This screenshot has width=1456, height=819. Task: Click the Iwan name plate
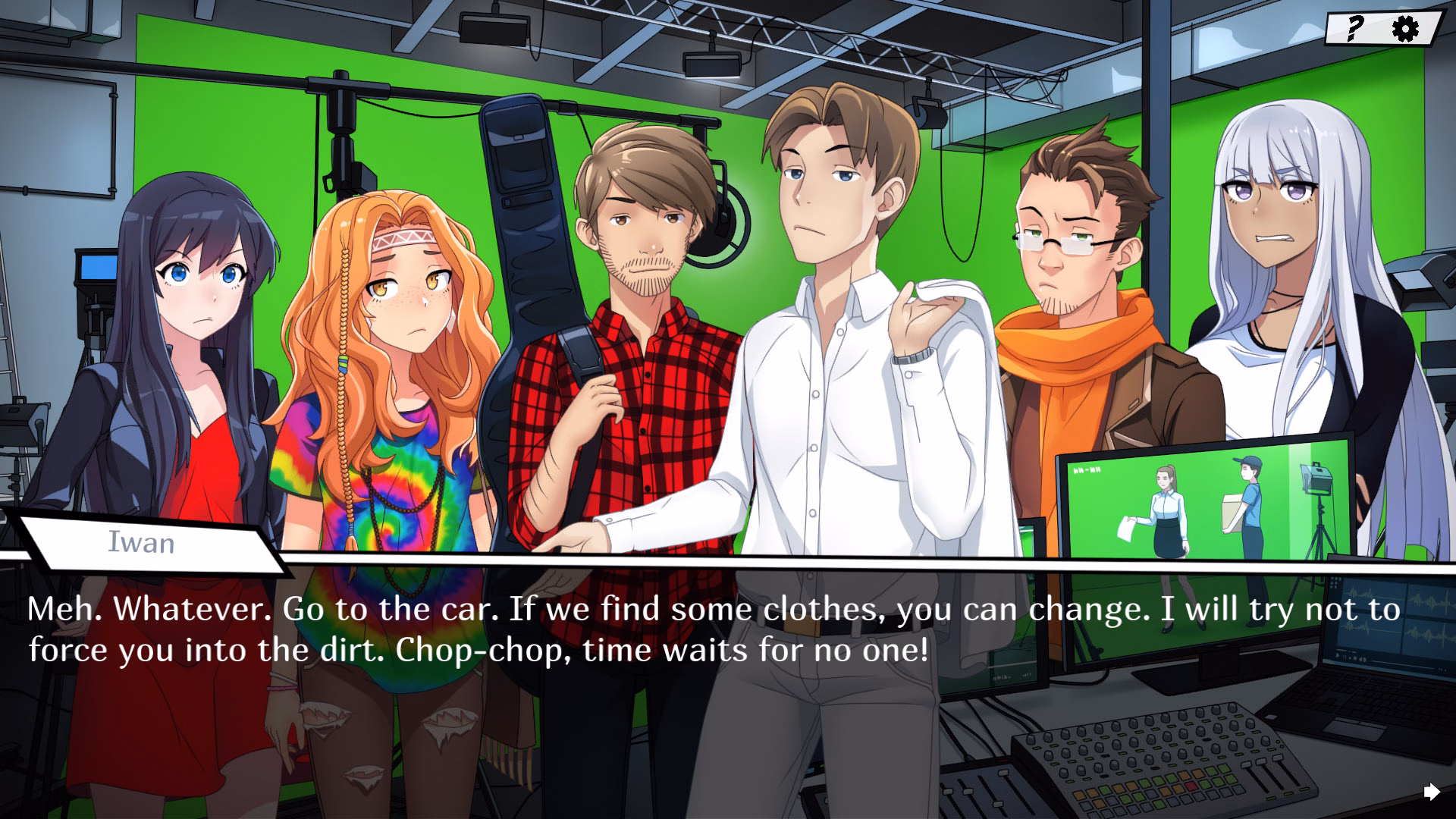pos(140,543)
